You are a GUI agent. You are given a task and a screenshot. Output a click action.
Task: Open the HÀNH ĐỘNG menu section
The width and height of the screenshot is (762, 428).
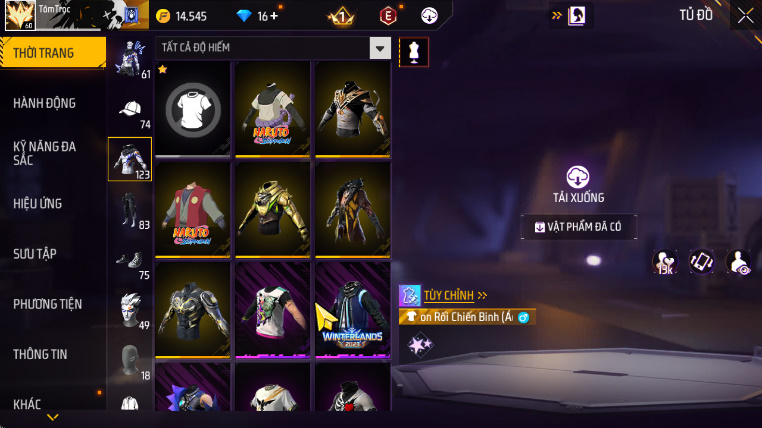point(45,103)
